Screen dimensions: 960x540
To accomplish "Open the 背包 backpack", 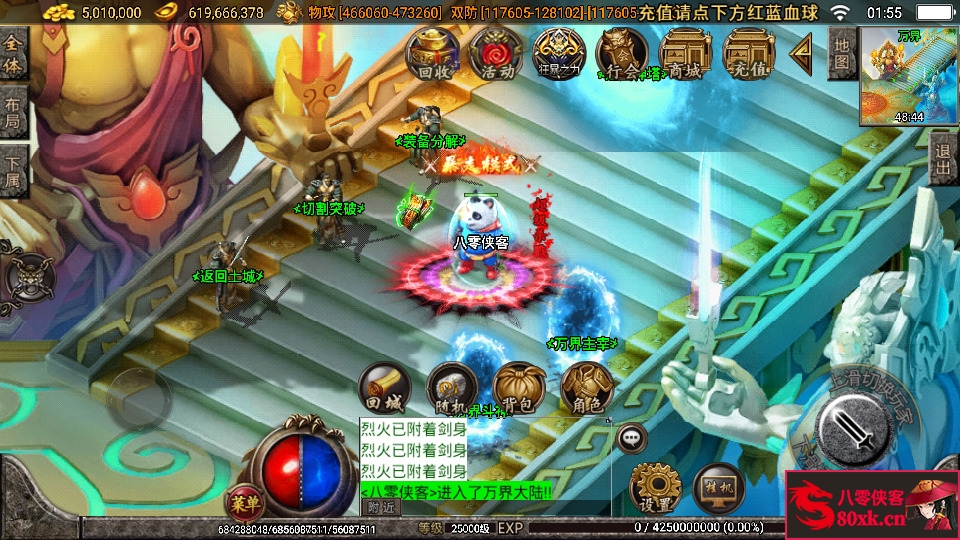I will 518,388.
